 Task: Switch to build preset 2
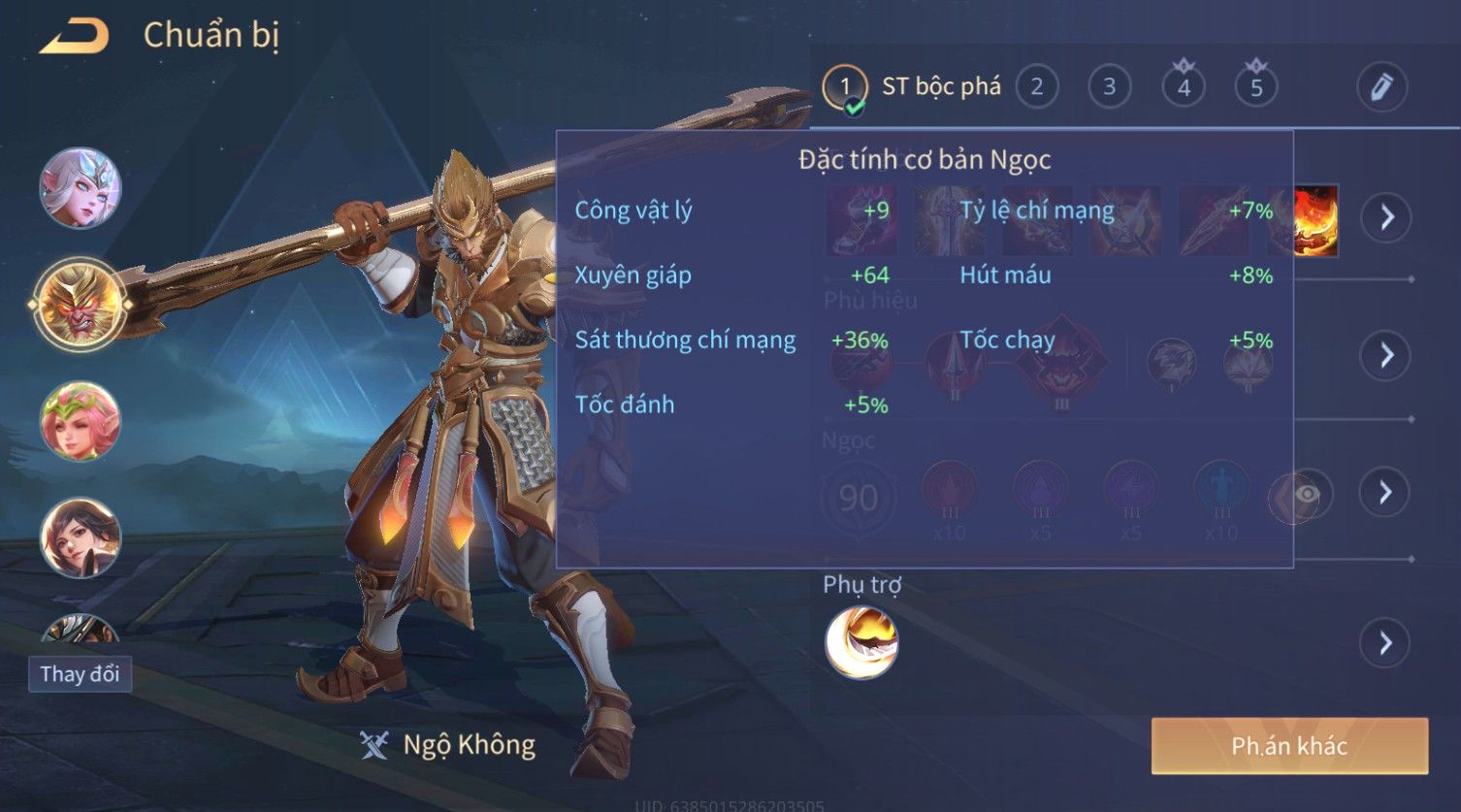point(1036,87)
